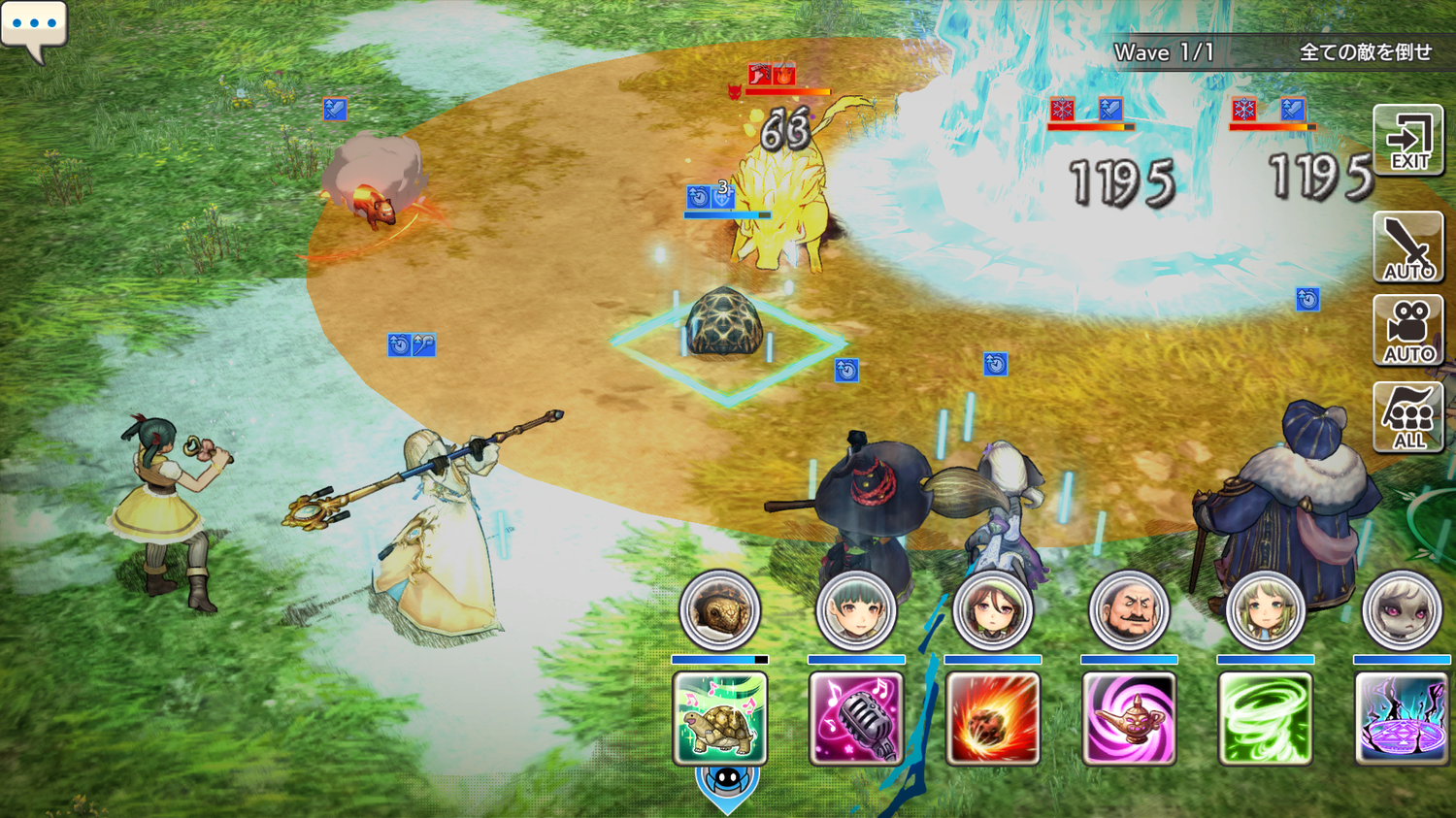Image resolution: width=1456 pixels, height=818 pixels.
Task: Cast the flaming meteor skill
Action: point(992,718)
